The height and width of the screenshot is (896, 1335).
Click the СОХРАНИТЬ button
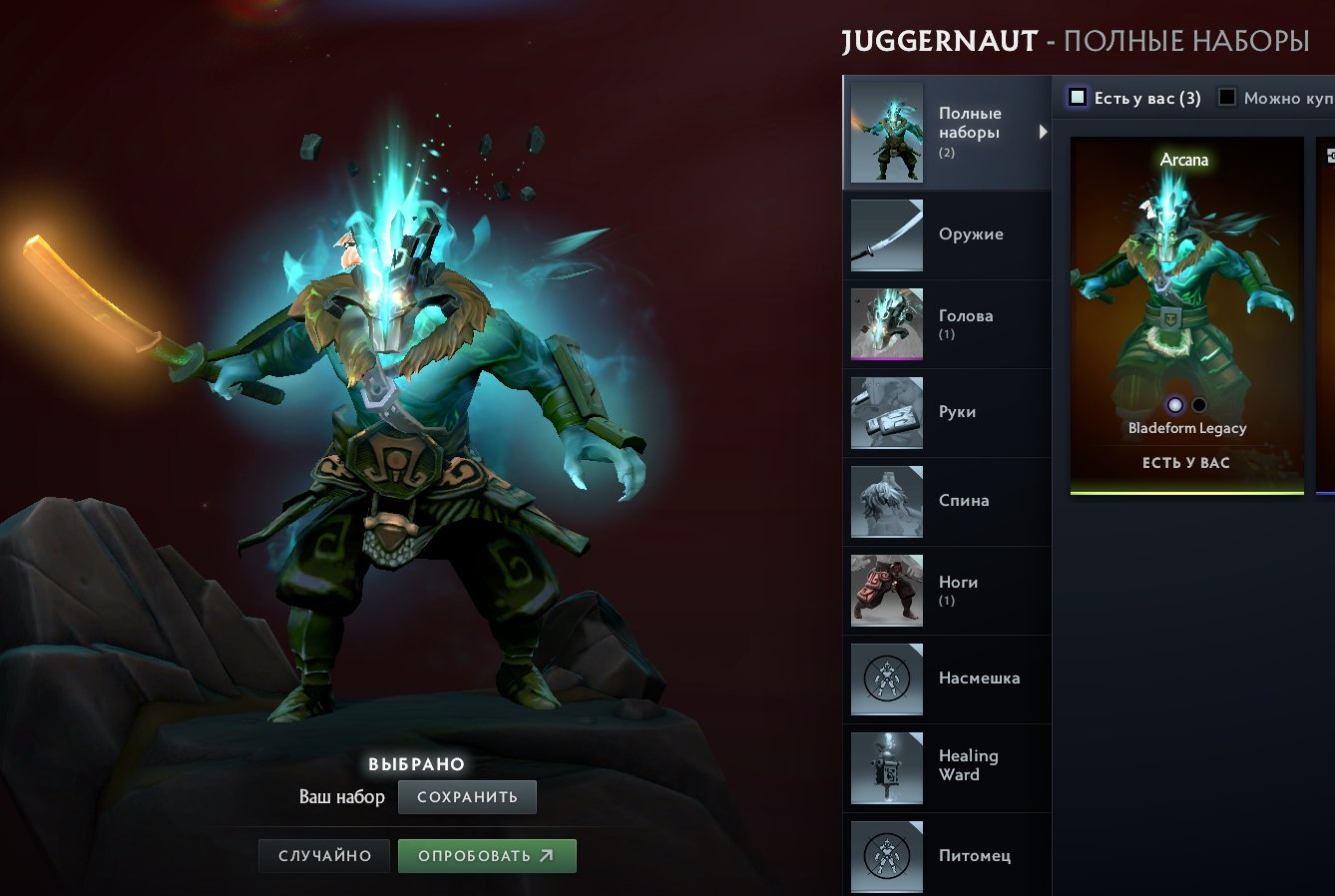[x=467, y=796]
